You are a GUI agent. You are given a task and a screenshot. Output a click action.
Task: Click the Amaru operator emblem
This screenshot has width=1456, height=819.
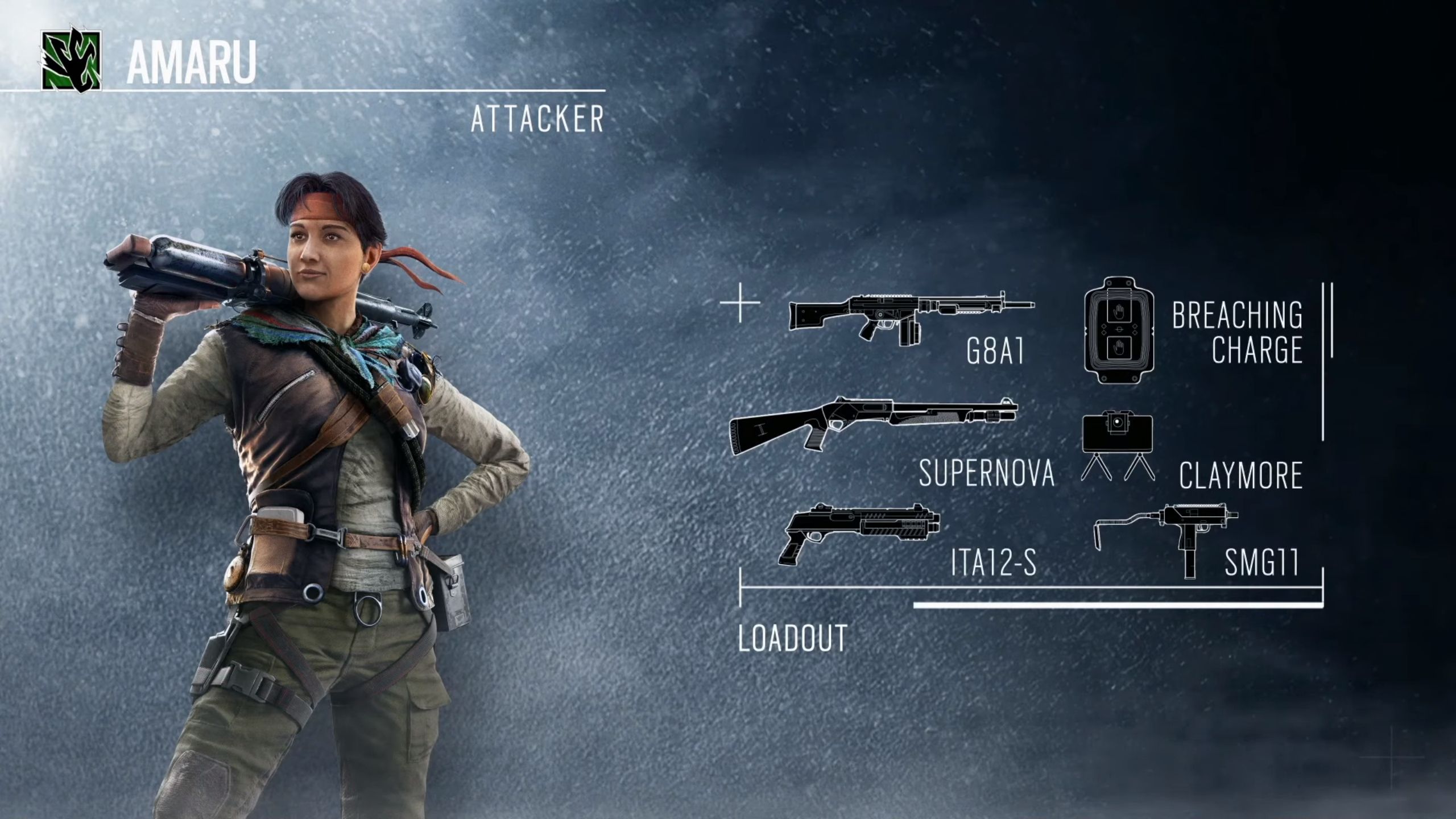[x=71, y=60]
